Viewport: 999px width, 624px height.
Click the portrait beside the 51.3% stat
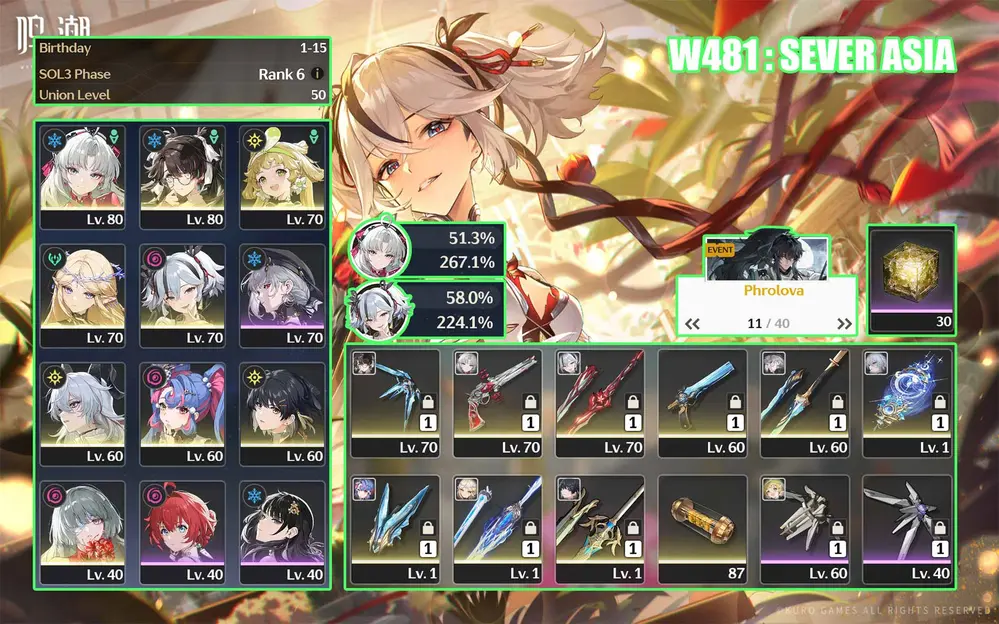pyautogui.click(x=380, y=249)
